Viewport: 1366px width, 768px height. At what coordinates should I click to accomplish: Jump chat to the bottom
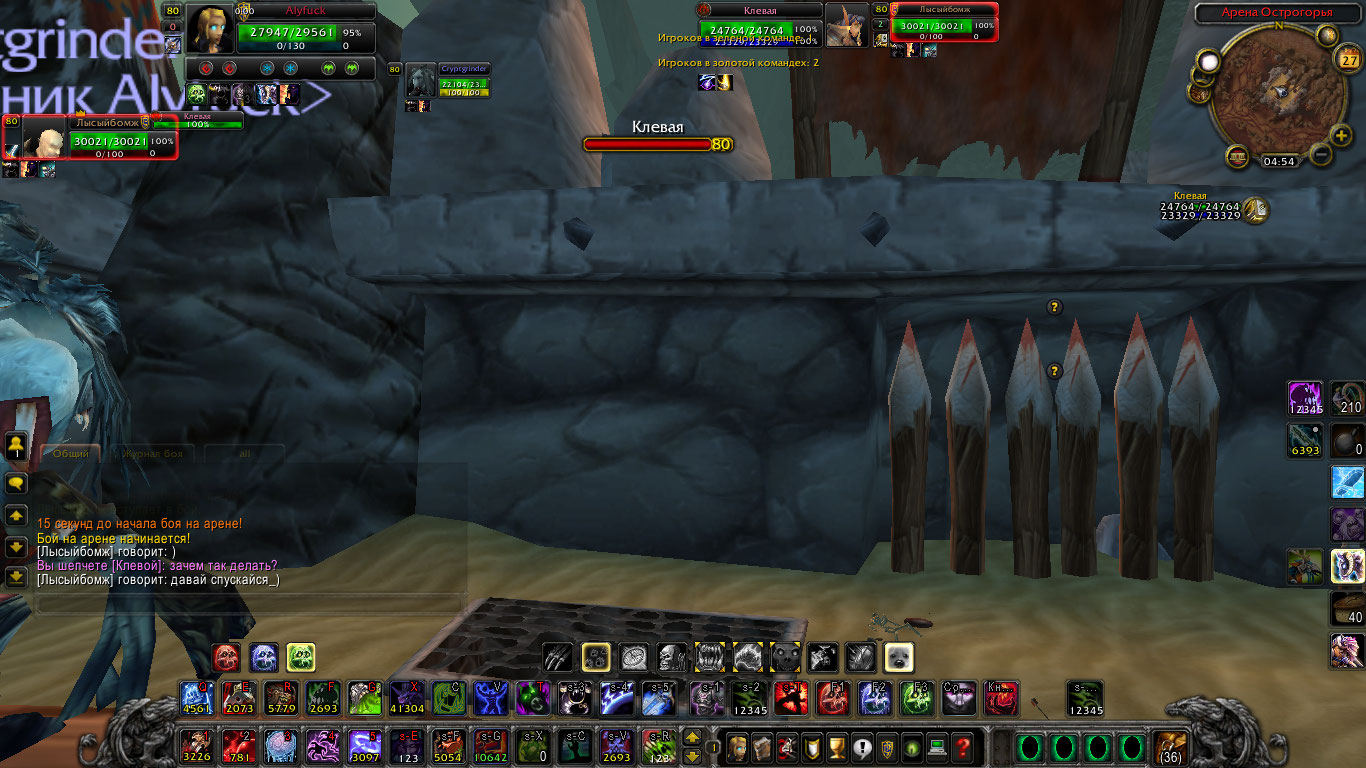(16, 577)
